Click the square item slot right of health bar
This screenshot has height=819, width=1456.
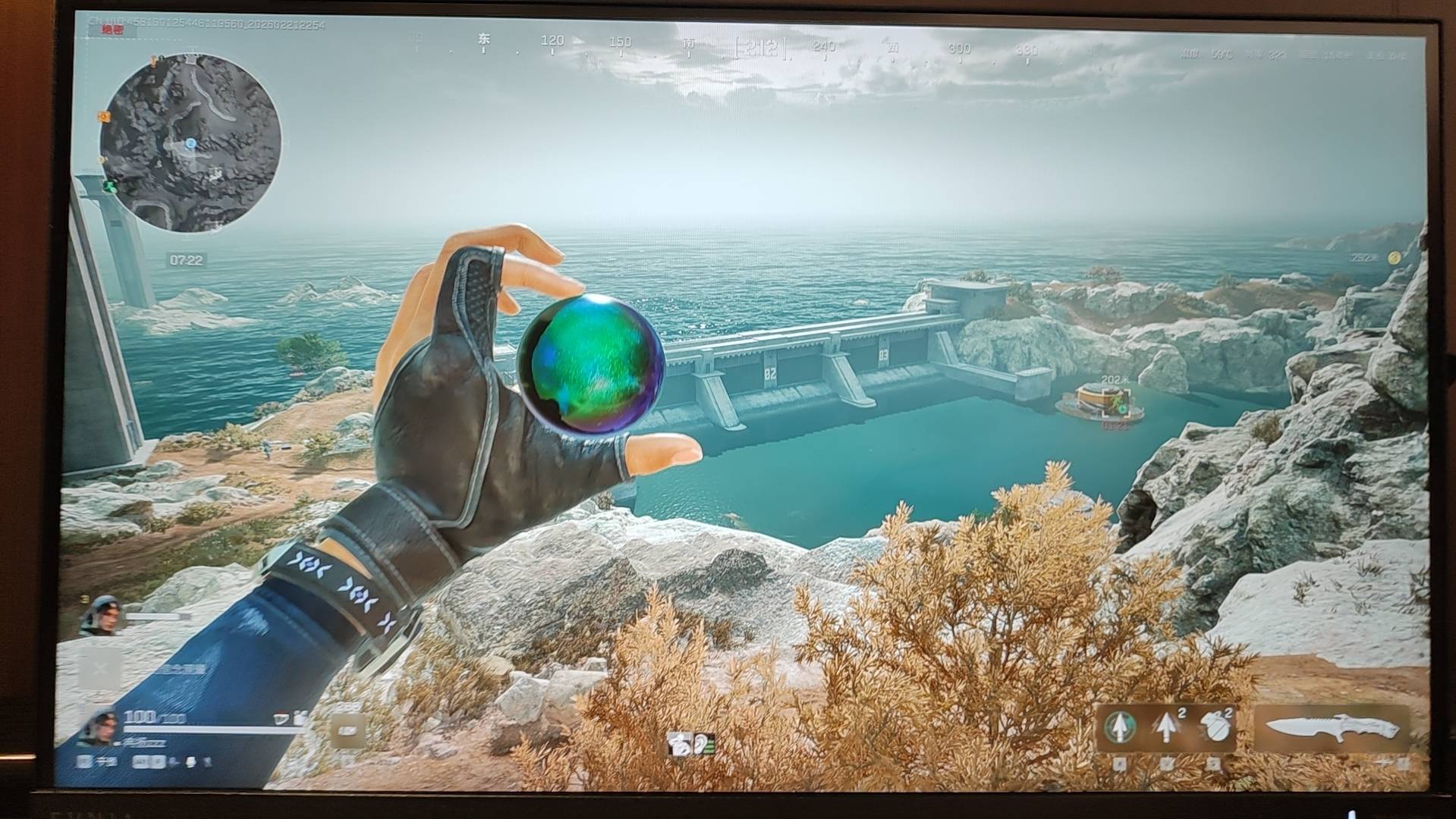click(348, 731)
